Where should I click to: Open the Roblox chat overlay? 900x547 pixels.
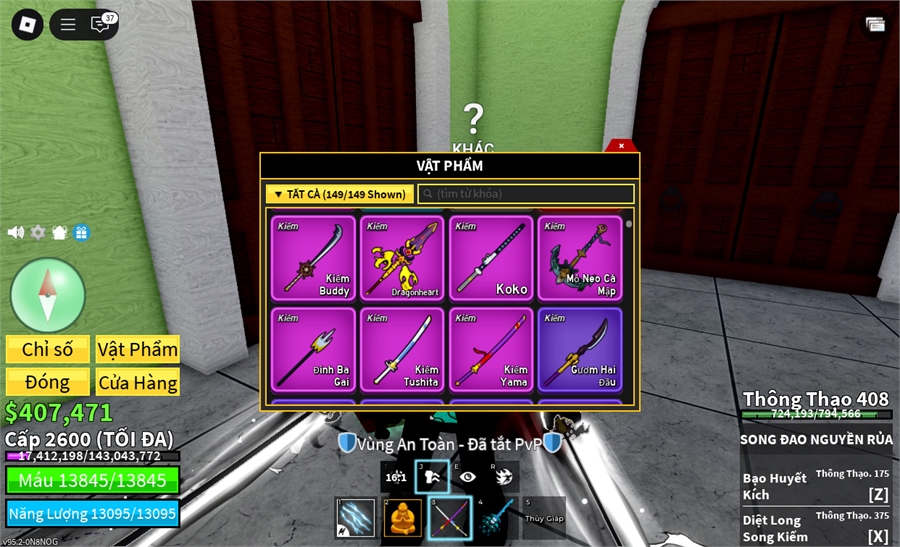point(101,24)
